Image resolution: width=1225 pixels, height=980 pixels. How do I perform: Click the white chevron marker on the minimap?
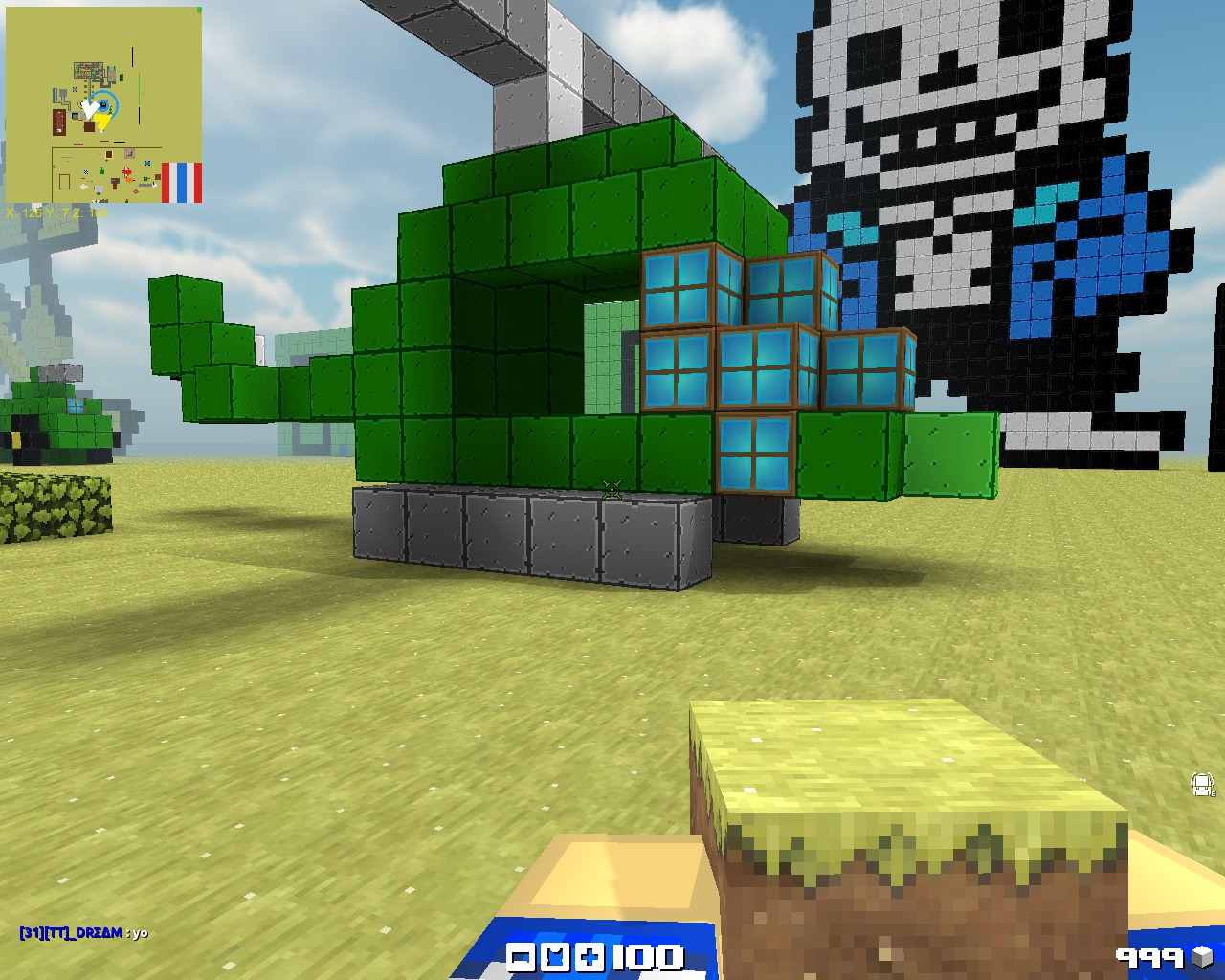pyautogui.click(x=91, y=107)
